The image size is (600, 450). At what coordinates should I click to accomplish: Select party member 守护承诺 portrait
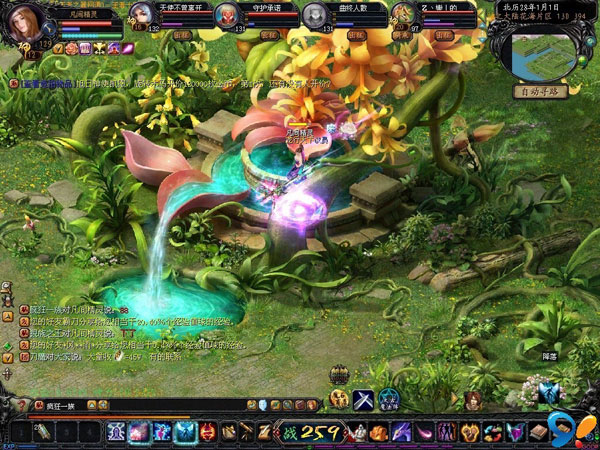click(x=228, y=15)
